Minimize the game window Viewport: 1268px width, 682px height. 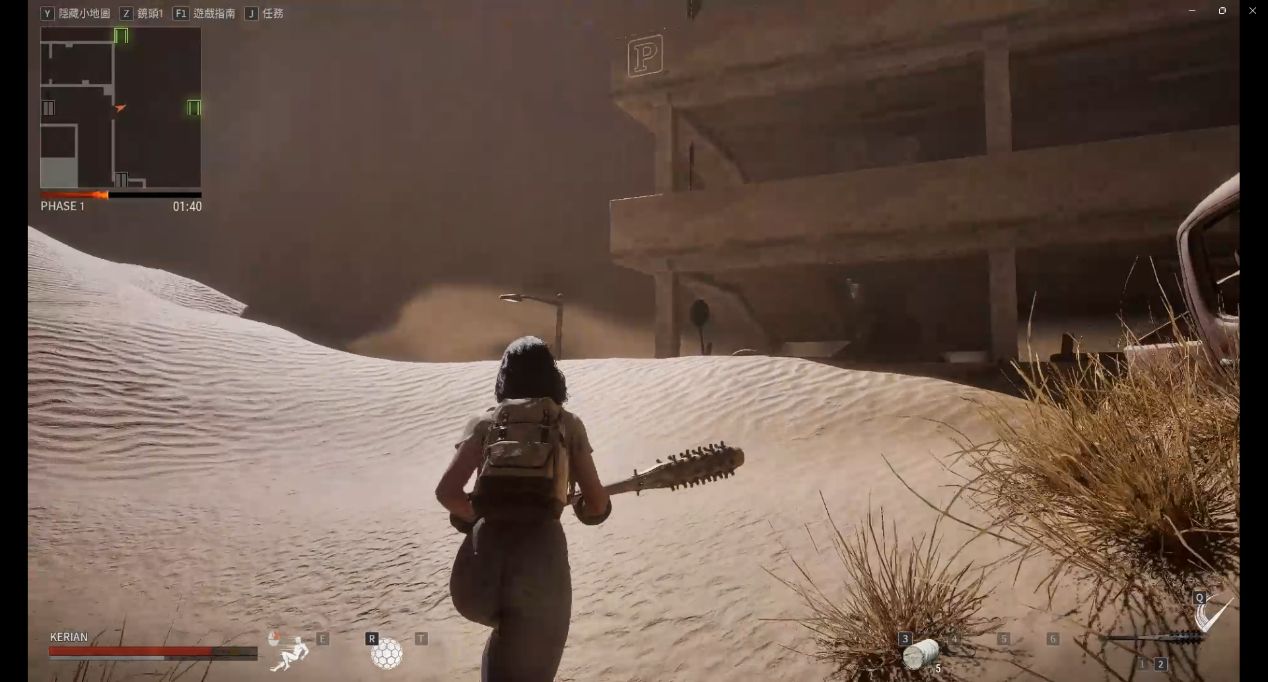click(1192, 11)
